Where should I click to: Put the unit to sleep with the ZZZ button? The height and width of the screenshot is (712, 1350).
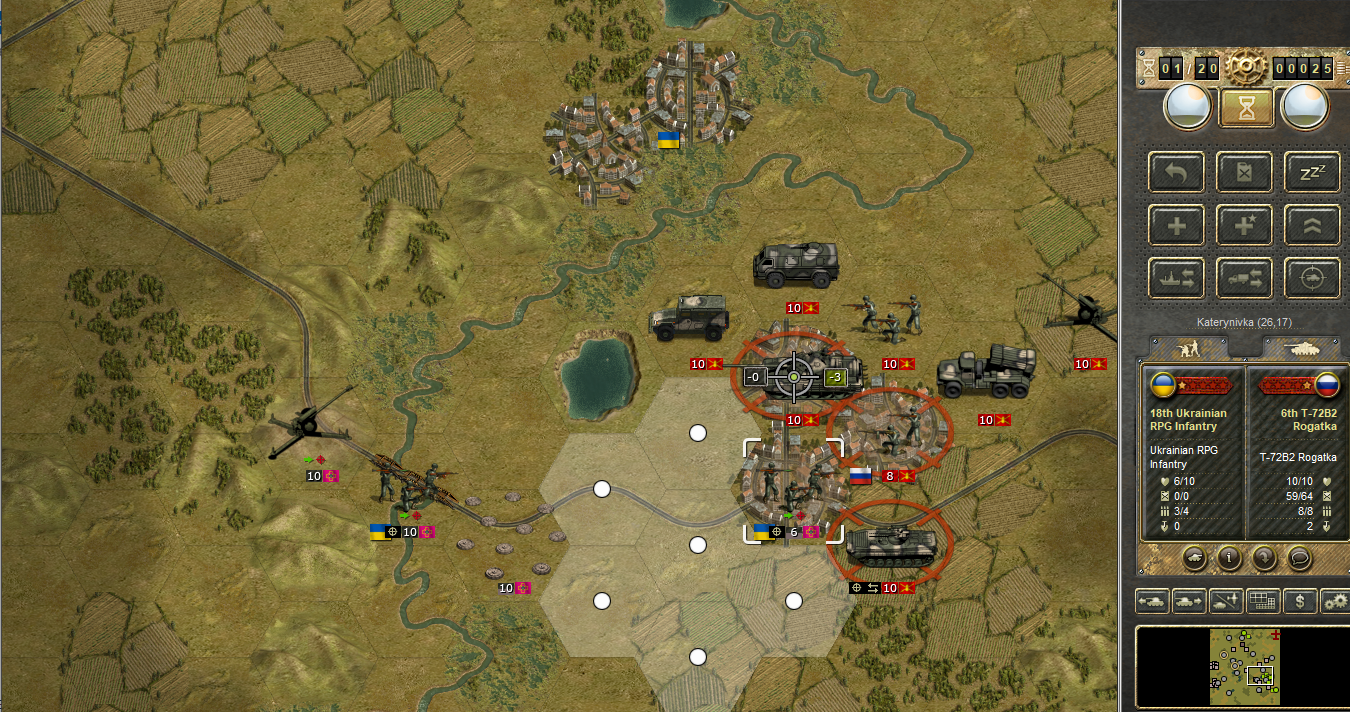(1312, 172)
